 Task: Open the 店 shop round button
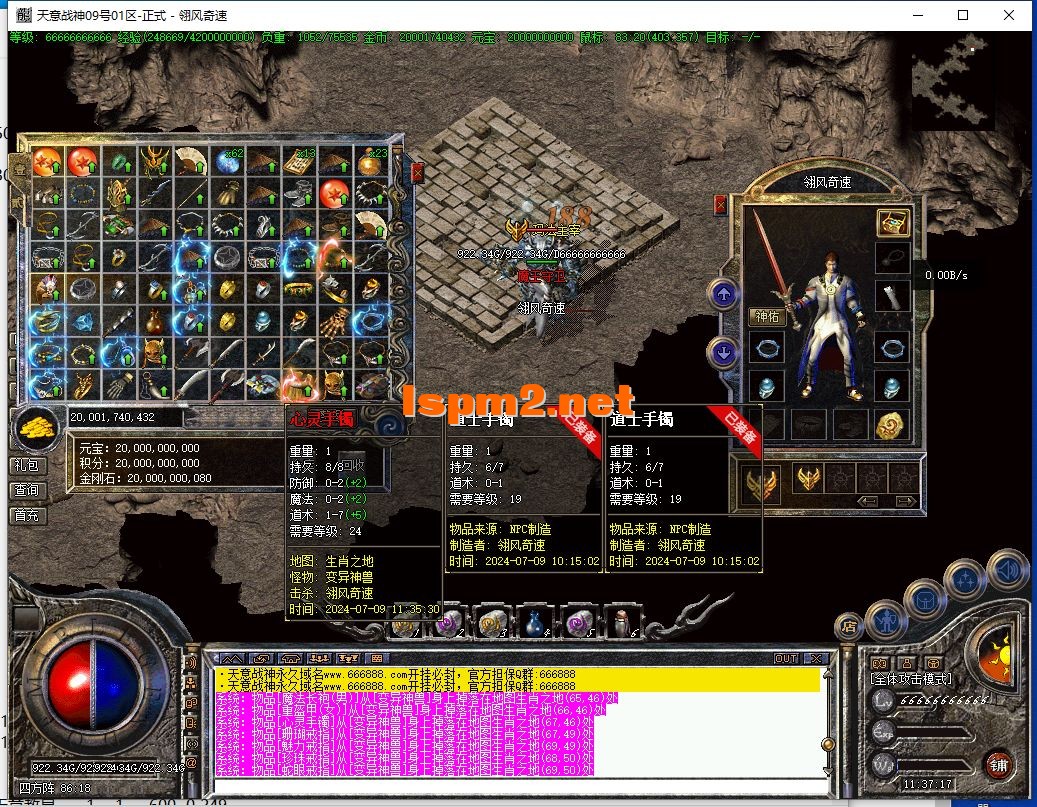click(x=849, y=627)
